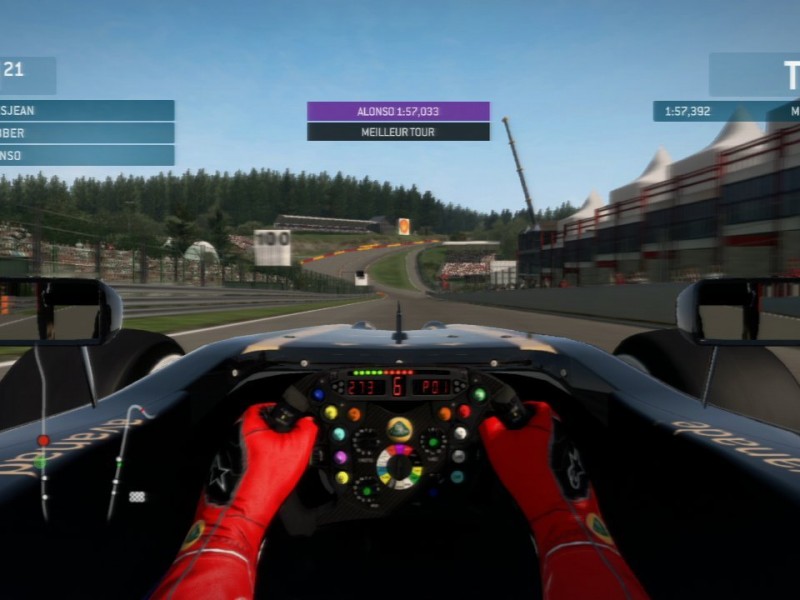Viewport: 800px width, 600px height.
Task: Click the Meilleur Tour fastest lap banner
Action: tap(398, 131)
